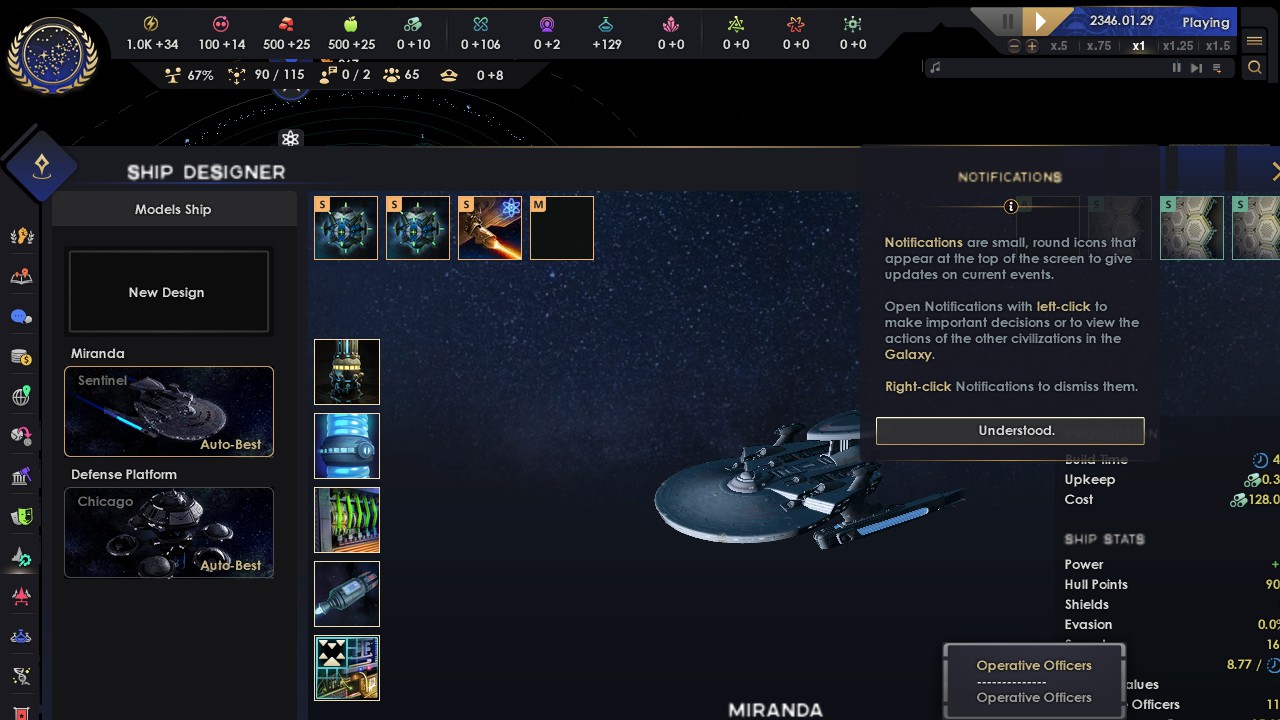
Task: Select the Miranda Sentinel ship design
Action: pos(168,411)
